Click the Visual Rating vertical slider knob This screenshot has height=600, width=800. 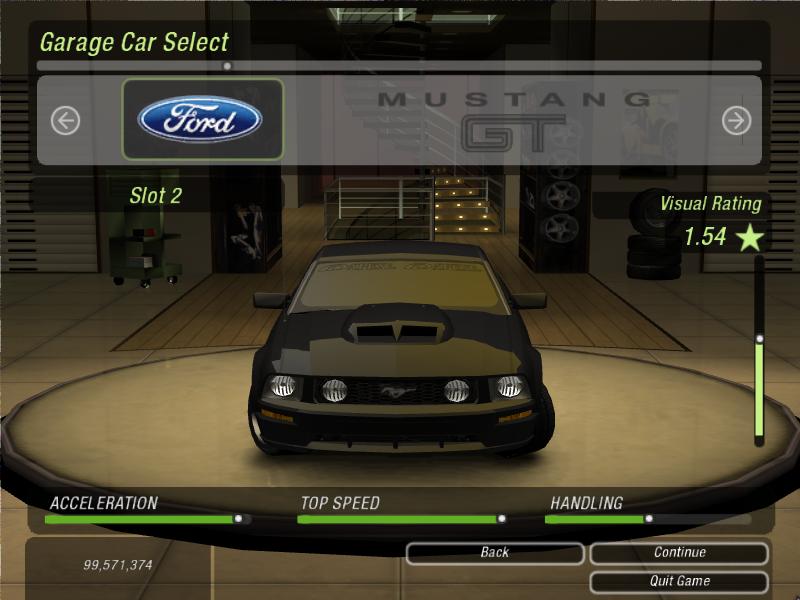pyautogui.click(x=759, y=339)
